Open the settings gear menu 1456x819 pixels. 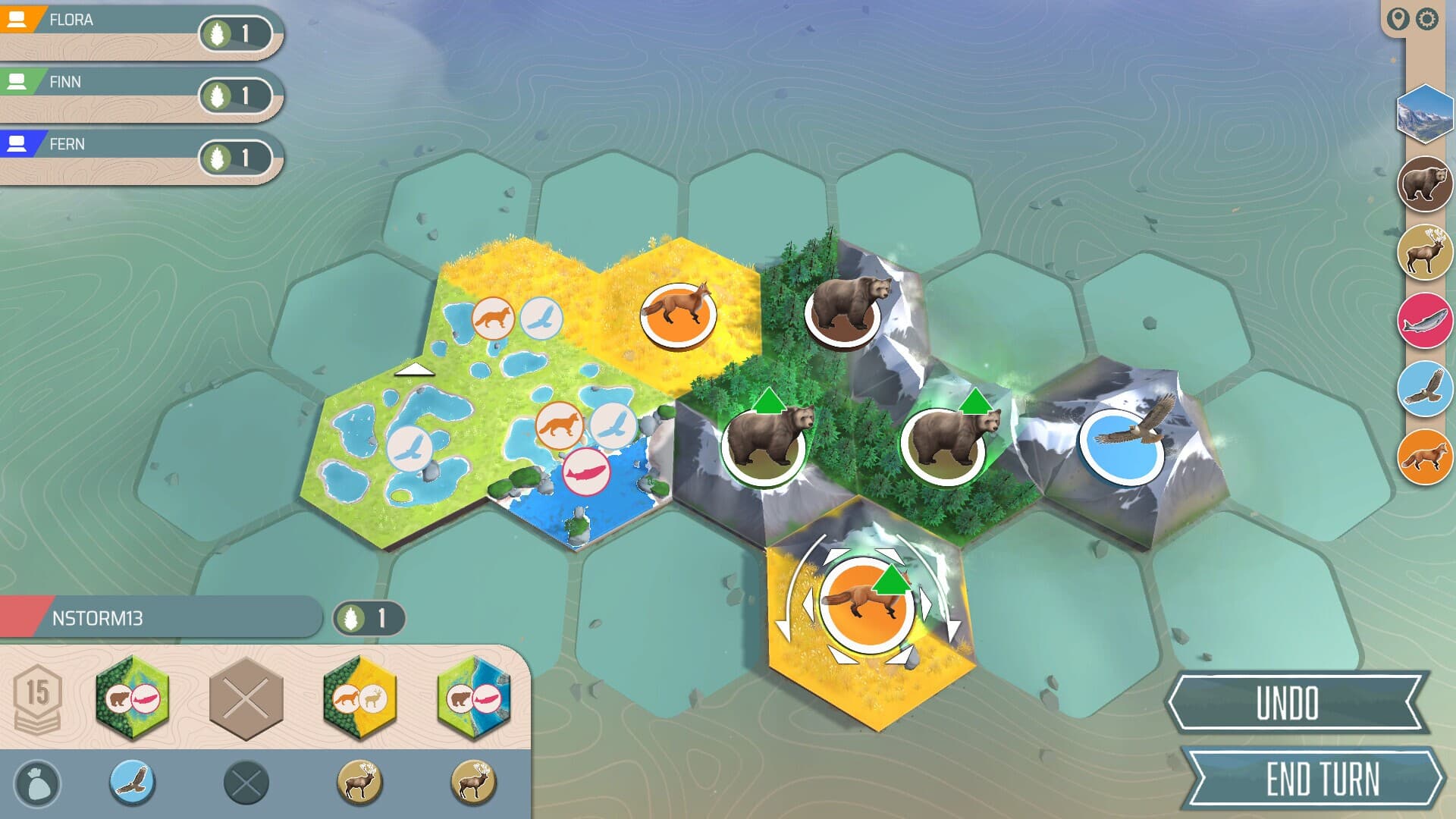(x=1427, y=19)
